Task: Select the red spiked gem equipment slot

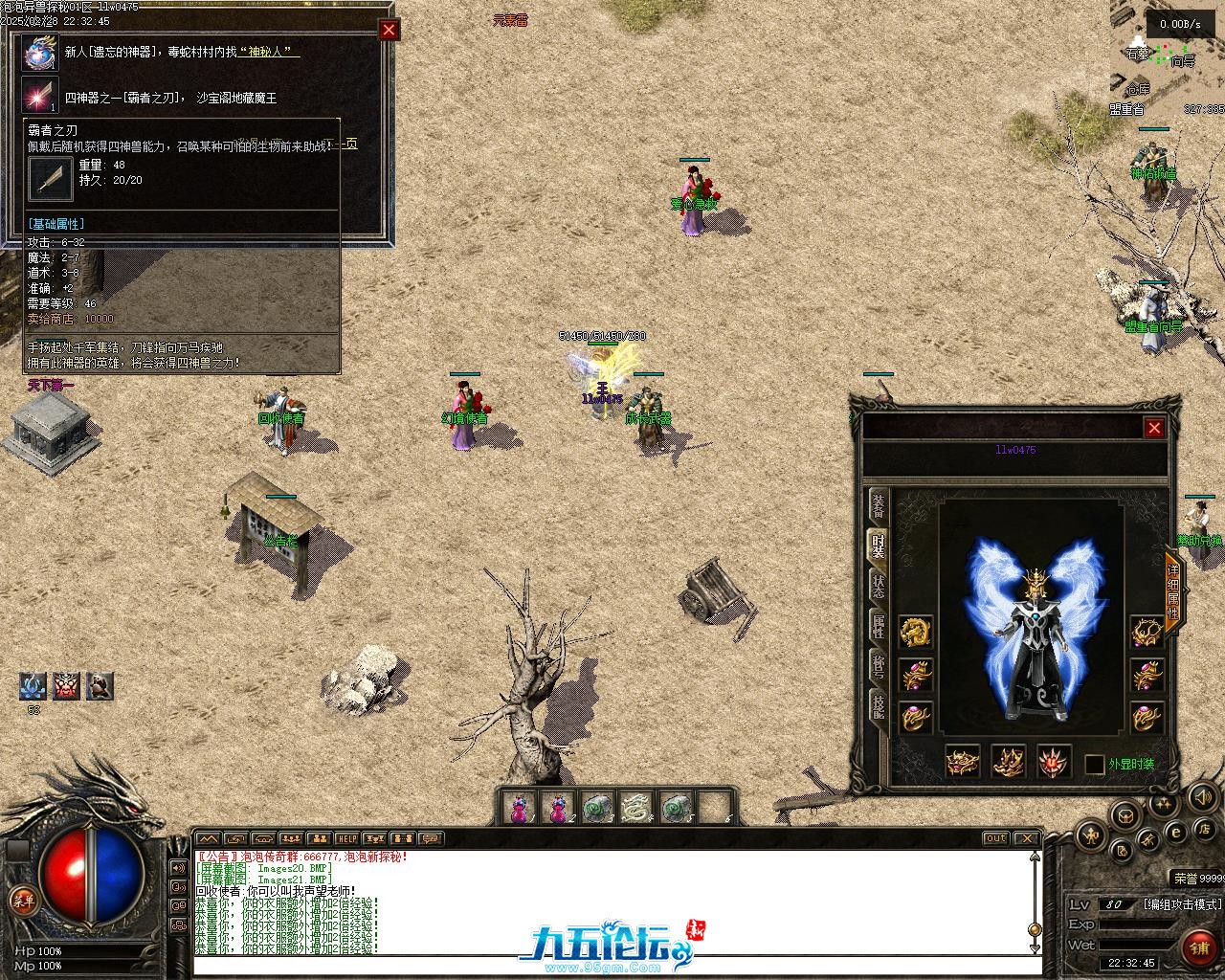Action: [x=1055, y=762]
